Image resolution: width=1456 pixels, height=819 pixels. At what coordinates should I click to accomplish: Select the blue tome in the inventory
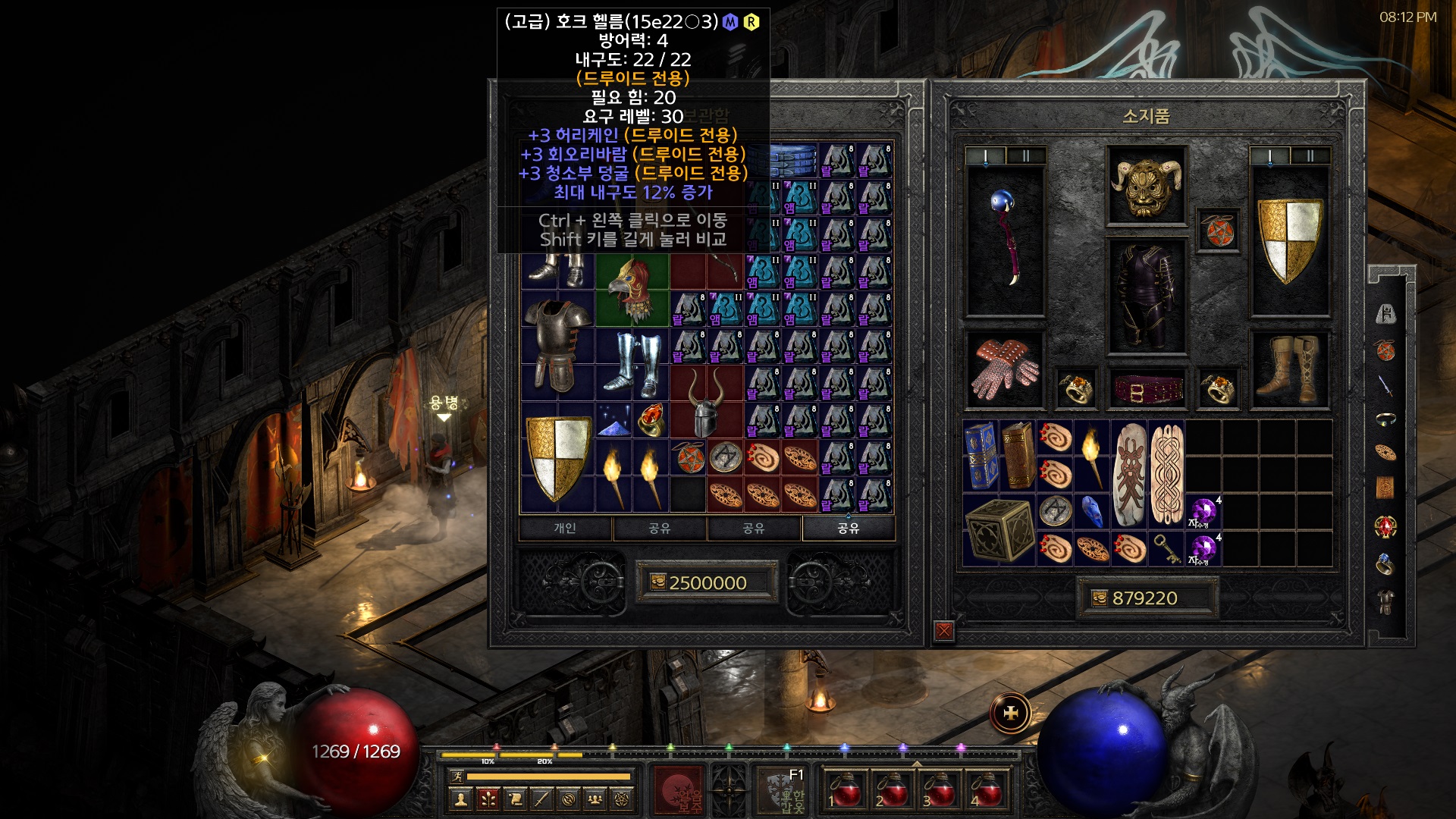981,455
